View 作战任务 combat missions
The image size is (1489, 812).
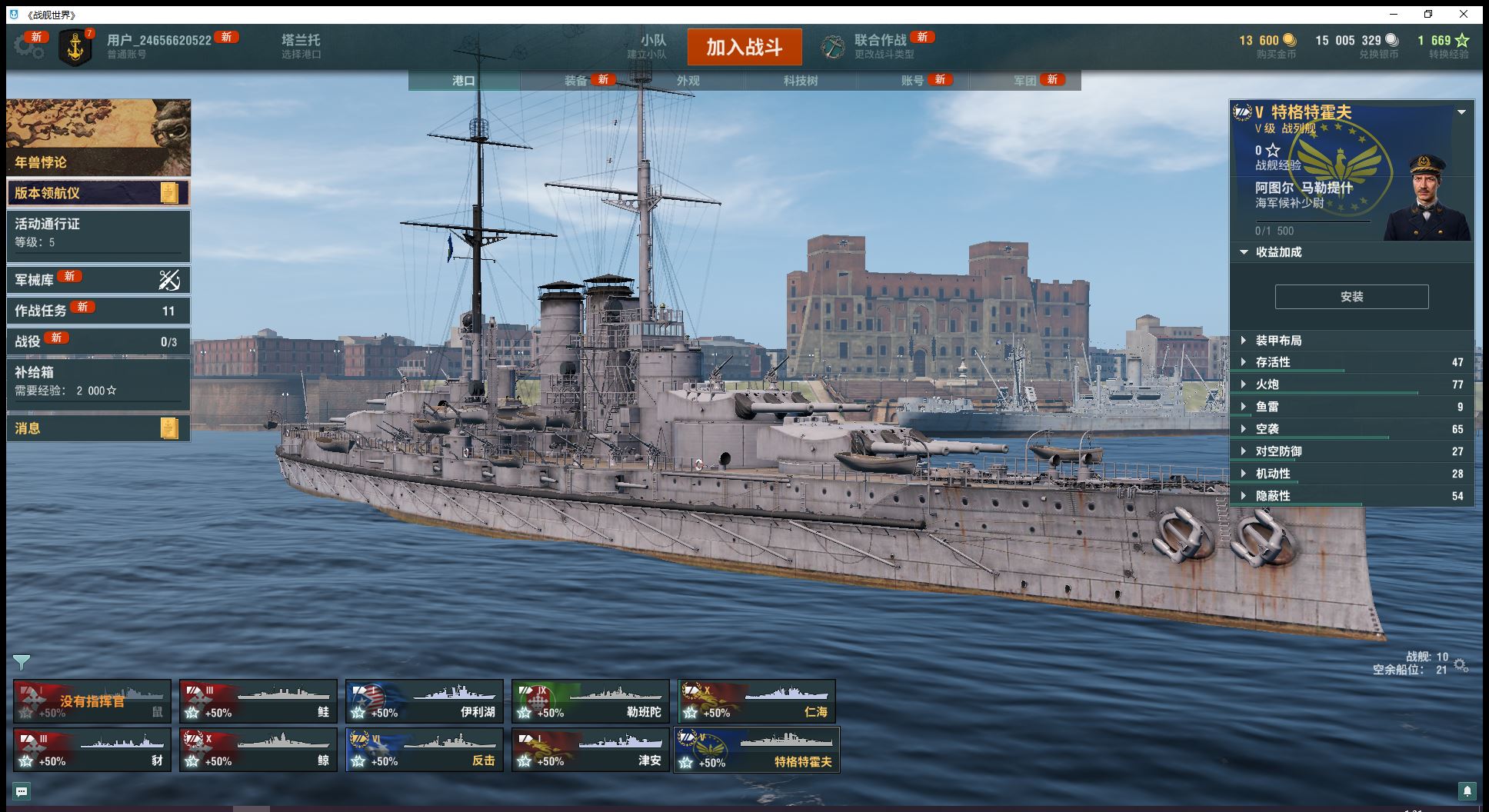point(98,311)
